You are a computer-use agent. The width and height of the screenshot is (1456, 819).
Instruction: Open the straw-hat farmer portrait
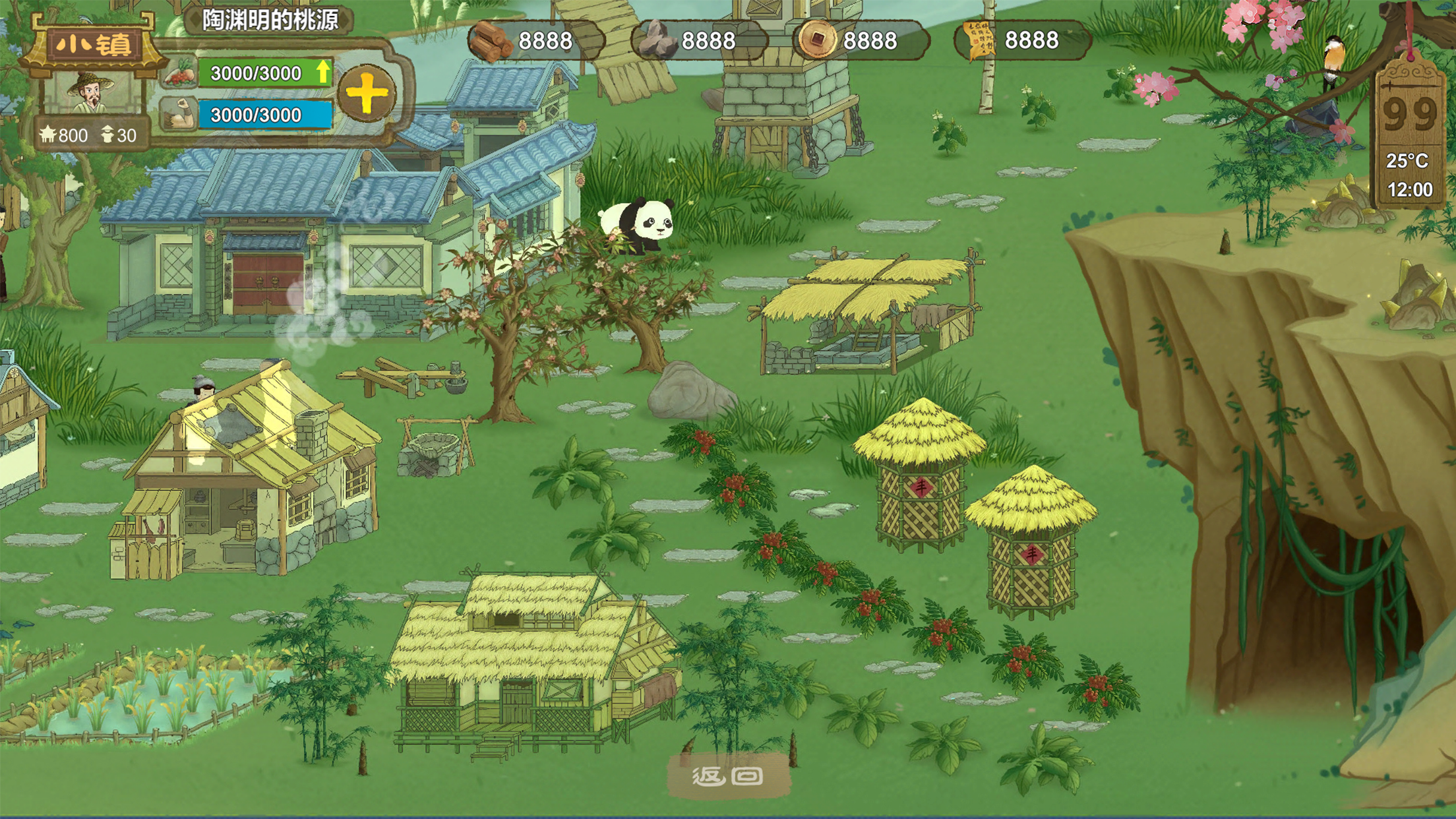click(92, 94)
